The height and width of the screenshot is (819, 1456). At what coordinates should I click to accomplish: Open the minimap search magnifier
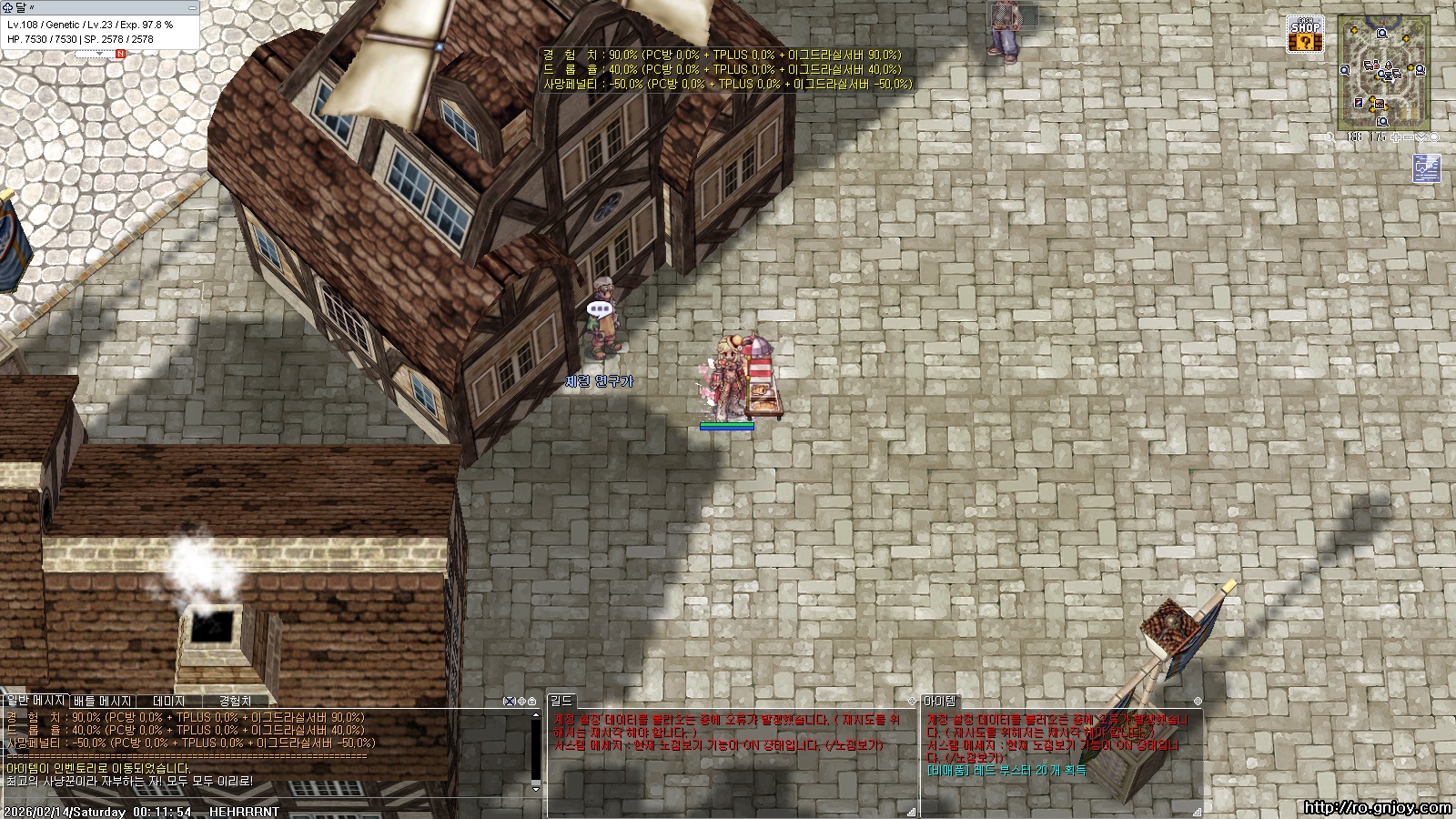pyautogui.click(x=1330, y=137)
